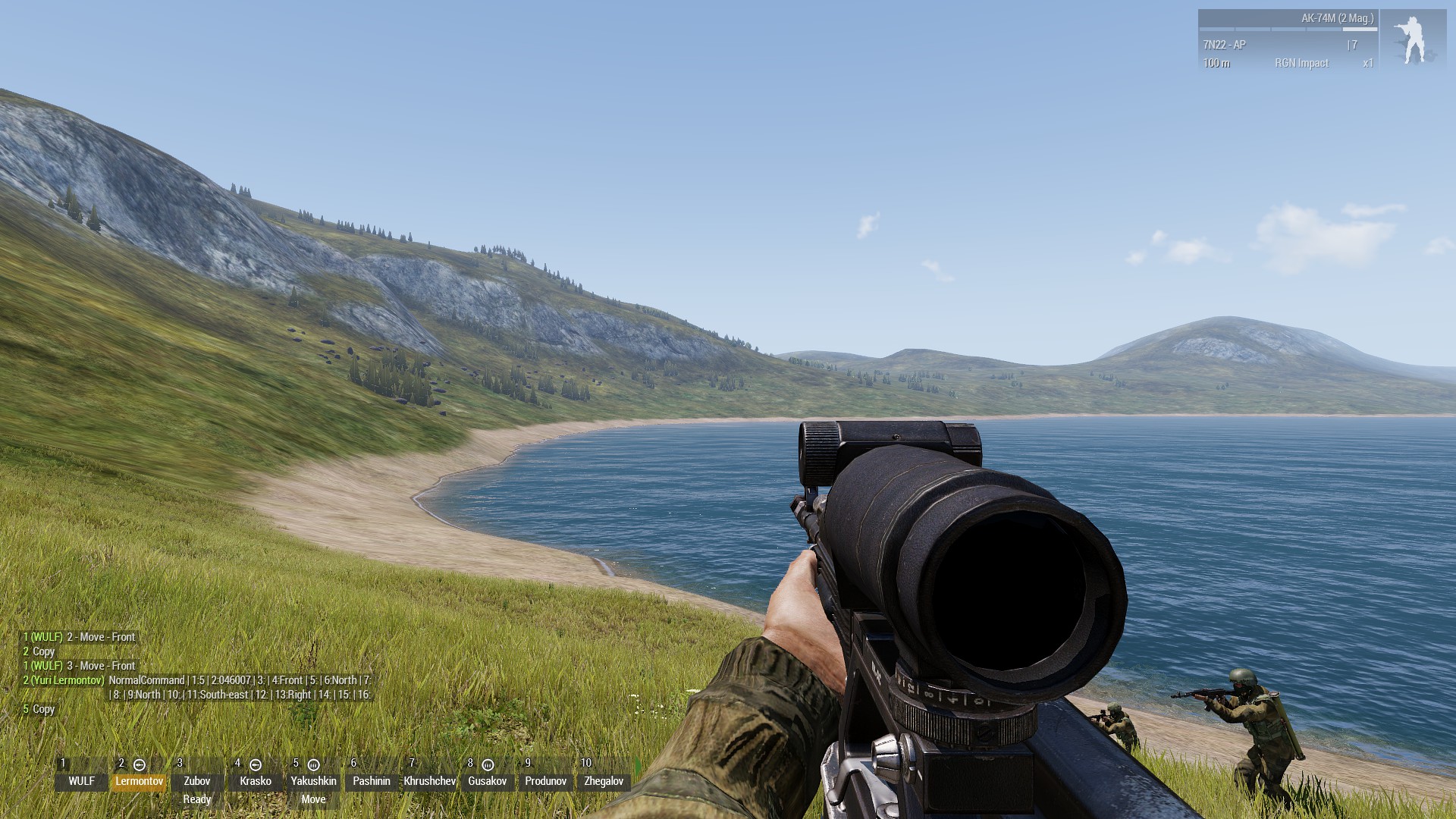
Task: Select unit 10 Zhegalov
Action: pos(604,780)
